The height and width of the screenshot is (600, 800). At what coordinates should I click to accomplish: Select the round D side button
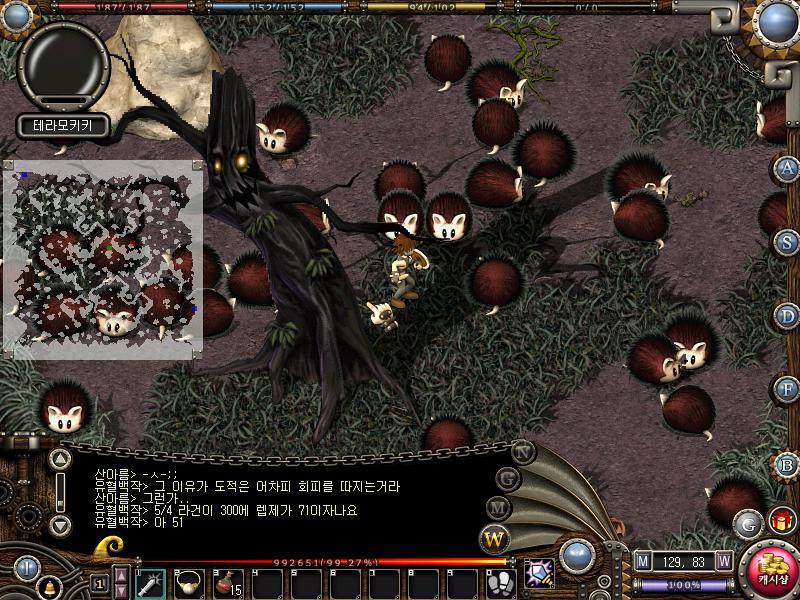[x=788, y=316]
